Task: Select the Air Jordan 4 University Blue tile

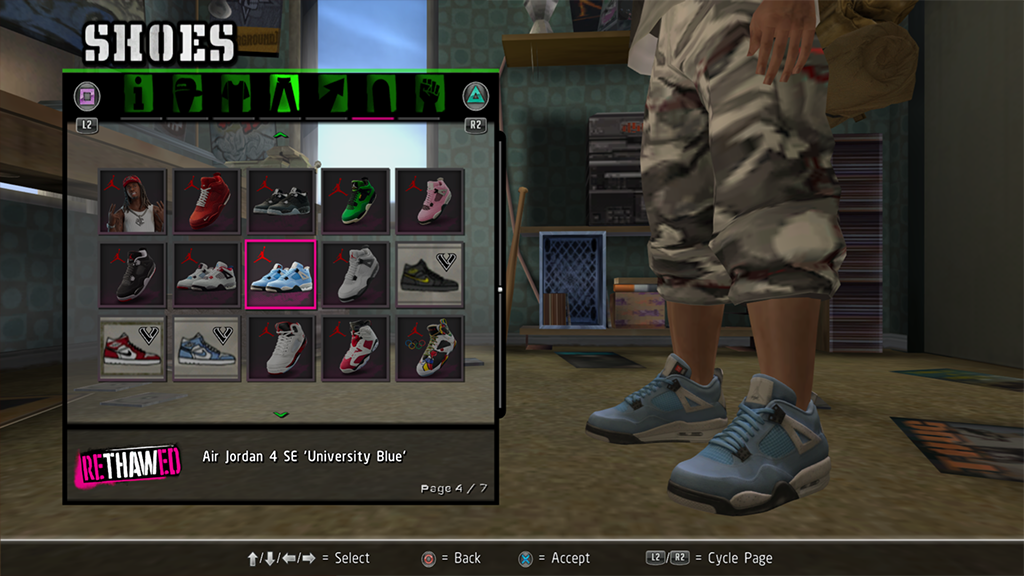Action: [x=280, y=274]
